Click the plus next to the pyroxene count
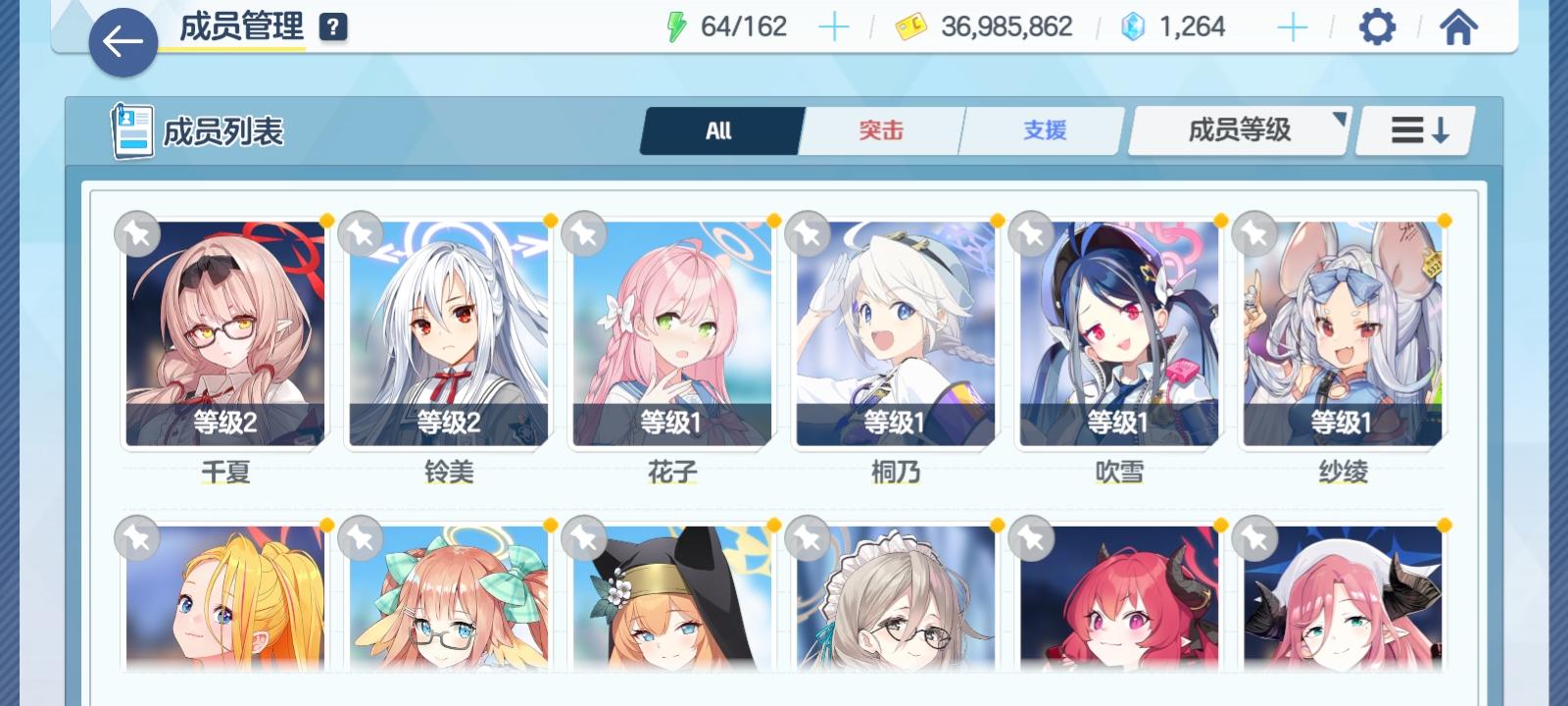This screenshot has height=706, width=1568. (1291, 26)
